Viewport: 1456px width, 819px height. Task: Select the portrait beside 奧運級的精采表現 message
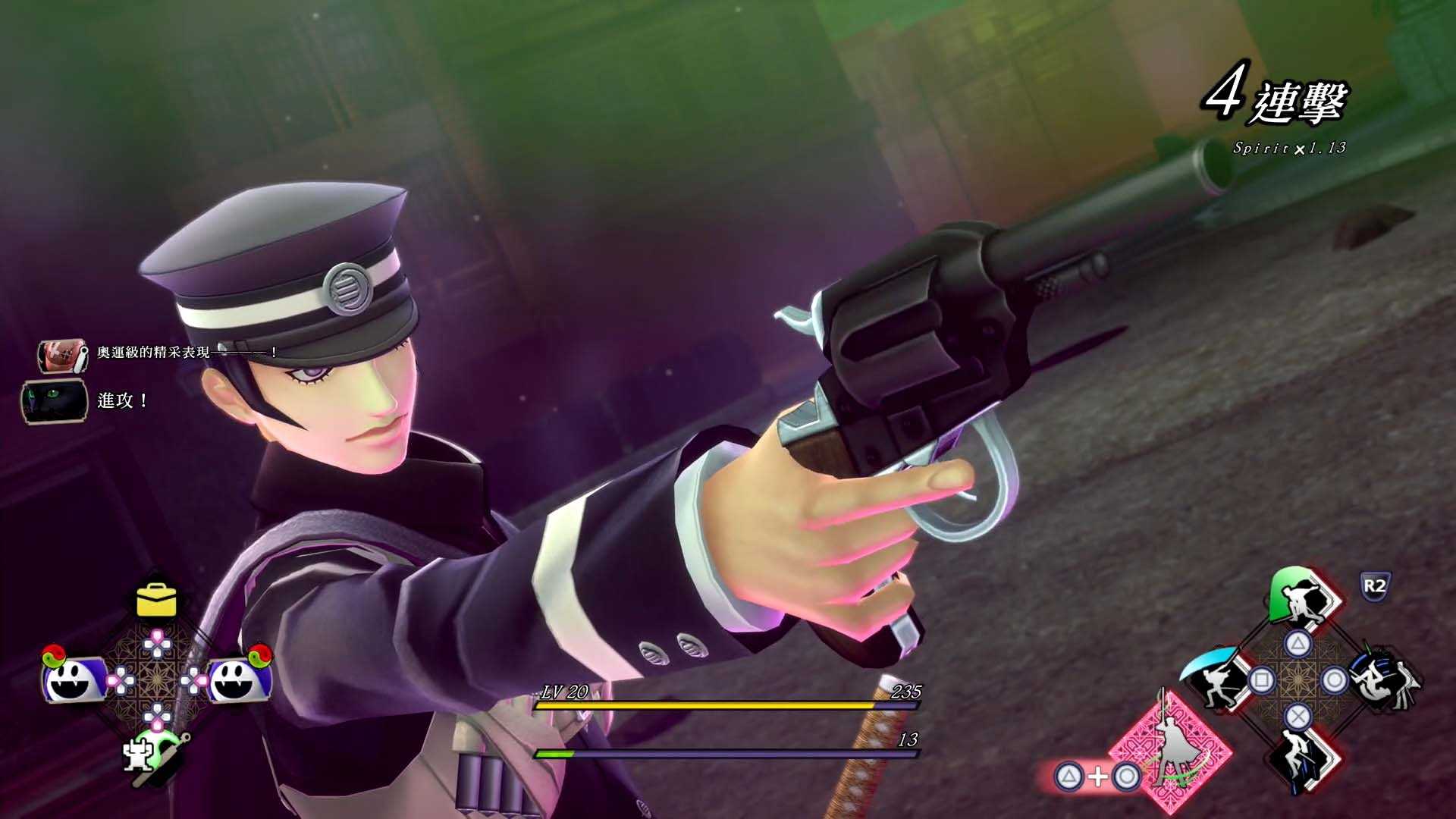click(x=62, y=355)
